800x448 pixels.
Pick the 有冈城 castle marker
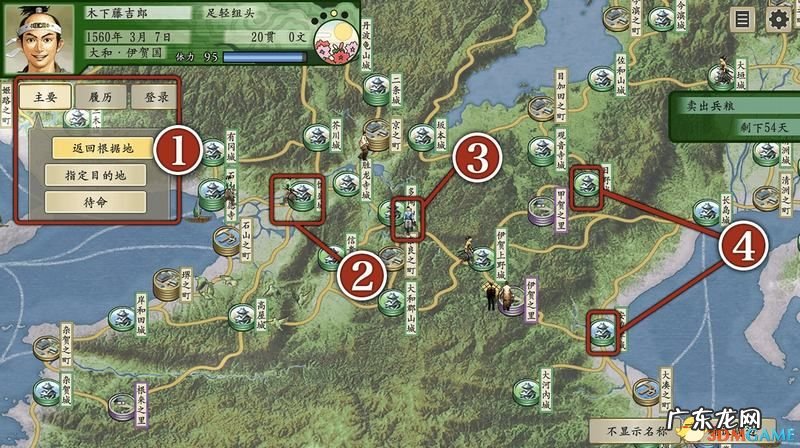(x=213, y=152)
